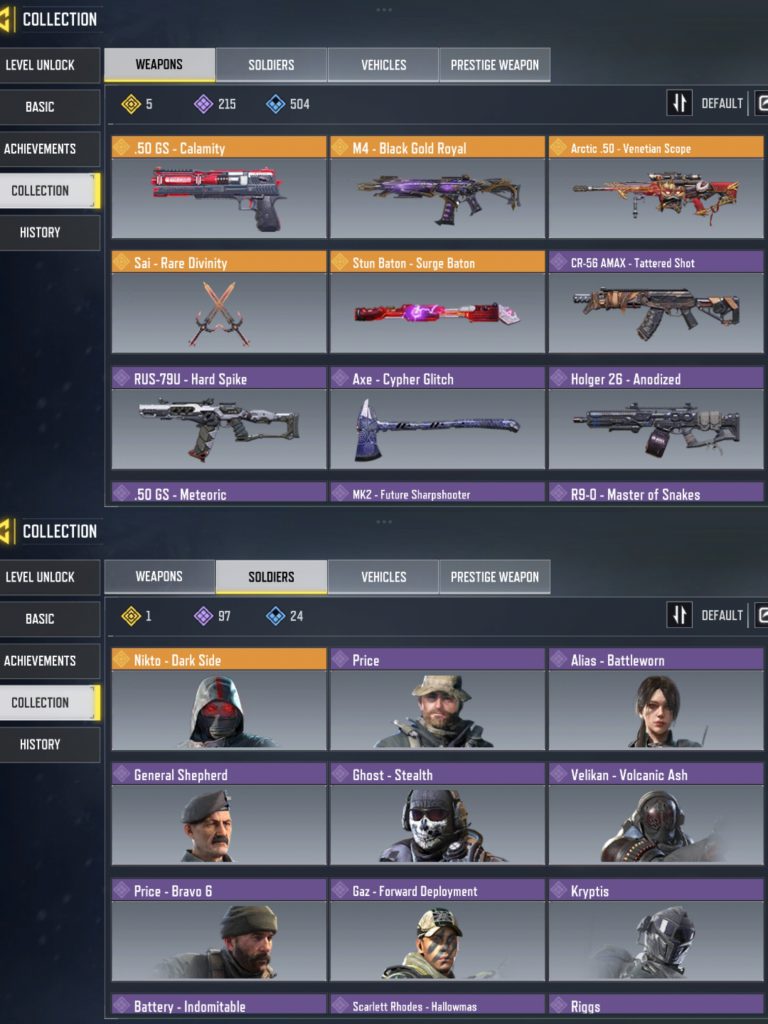This screenshot has width=768, height=1024.
Task: Choose the M4 - Black Gold Royal skin
Action: click(437, 187)
